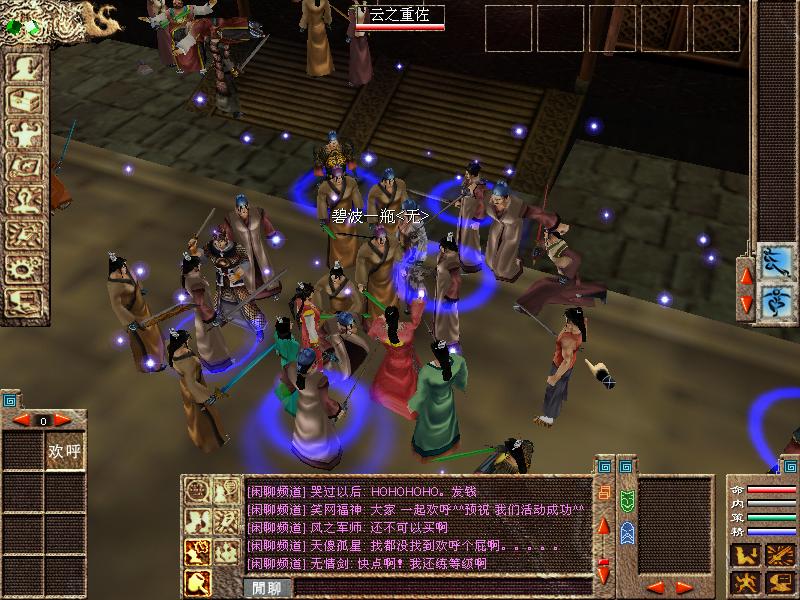Open the flexing figure status icon

point(24,135)
